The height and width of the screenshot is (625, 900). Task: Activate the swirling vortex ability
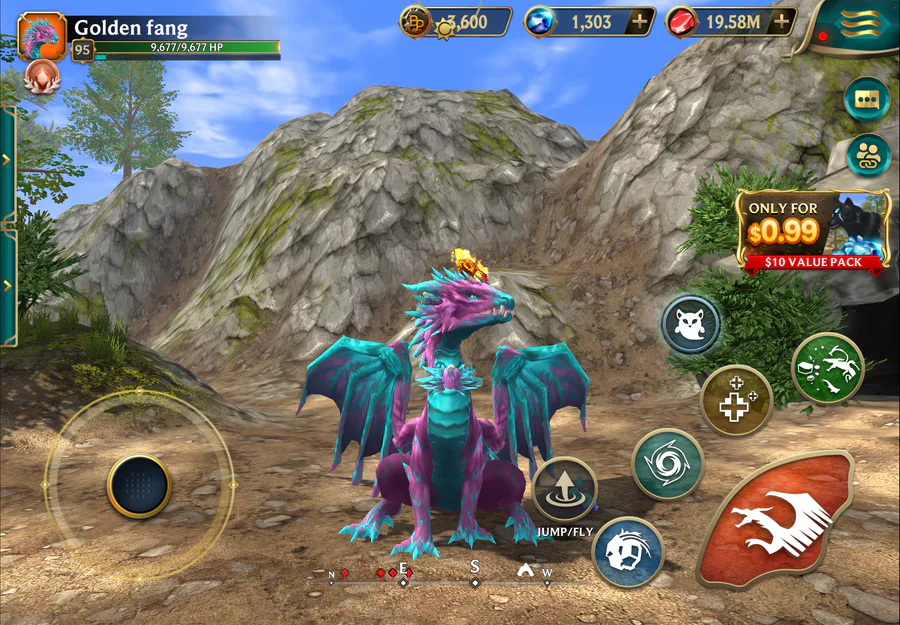point(668,463)
